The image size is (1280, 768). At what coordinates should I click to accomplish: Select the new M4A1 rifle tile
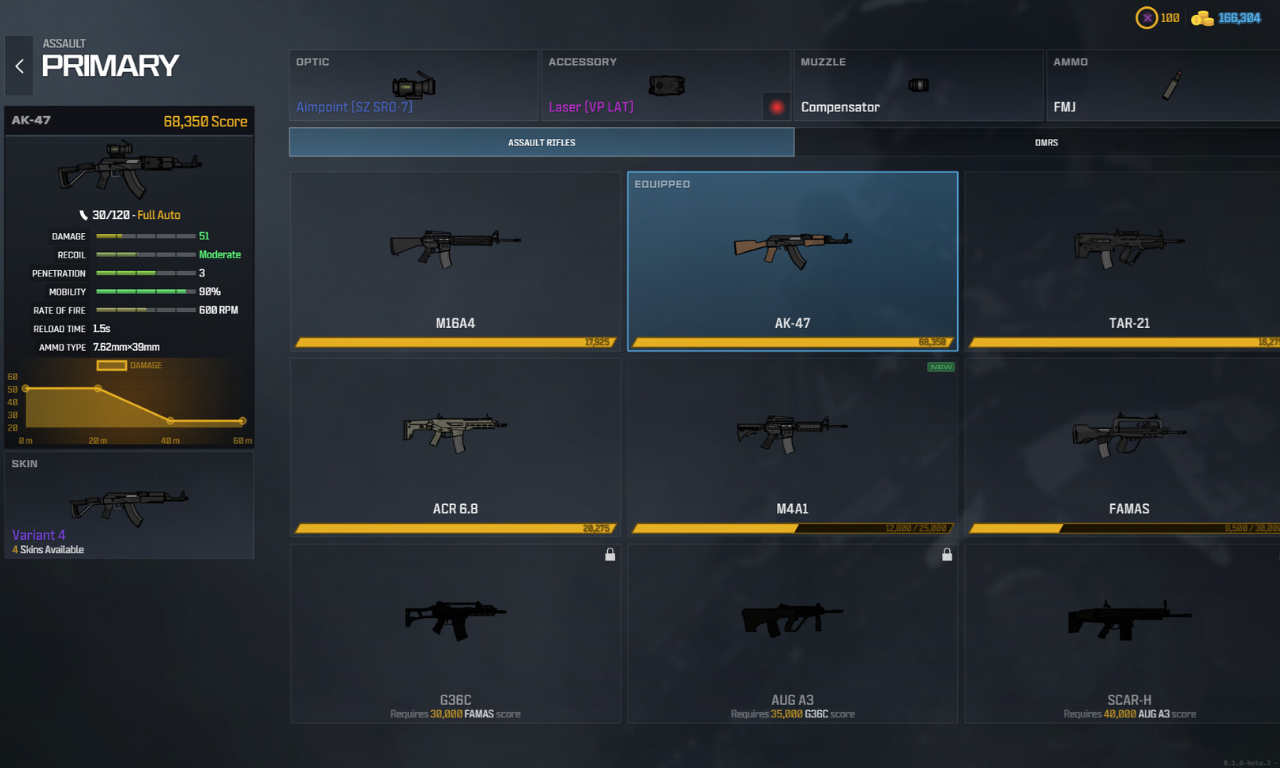click(792, 446)
